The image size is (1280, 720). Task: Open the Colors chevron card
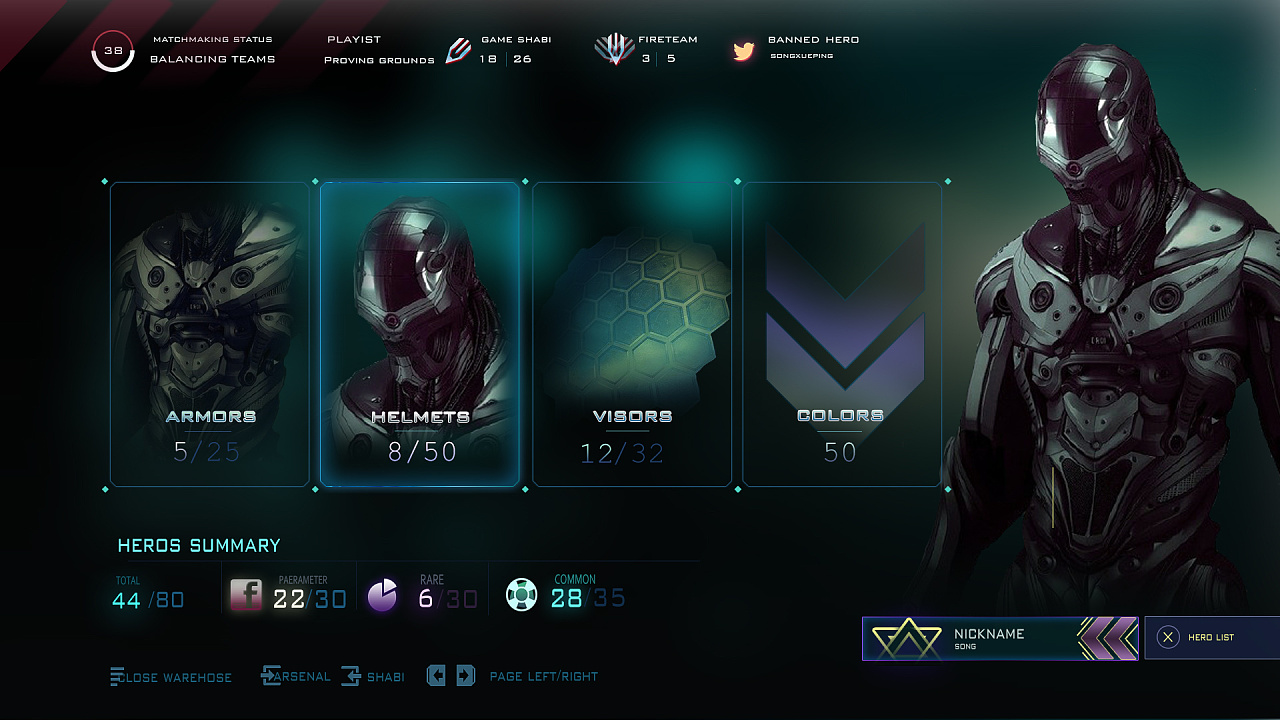842,334
